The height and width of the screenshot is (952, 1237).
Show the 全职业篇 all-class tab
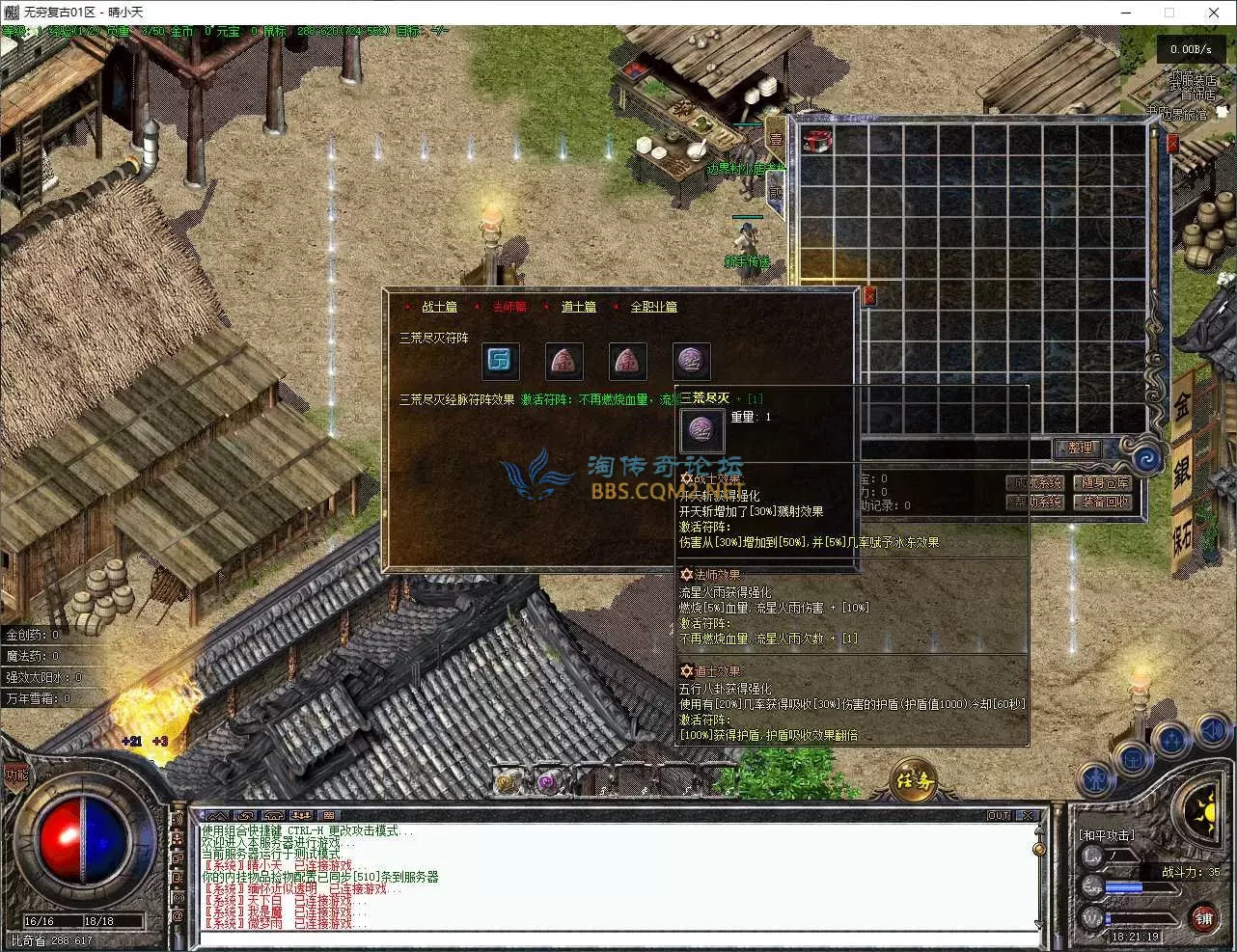click(653, 307)
